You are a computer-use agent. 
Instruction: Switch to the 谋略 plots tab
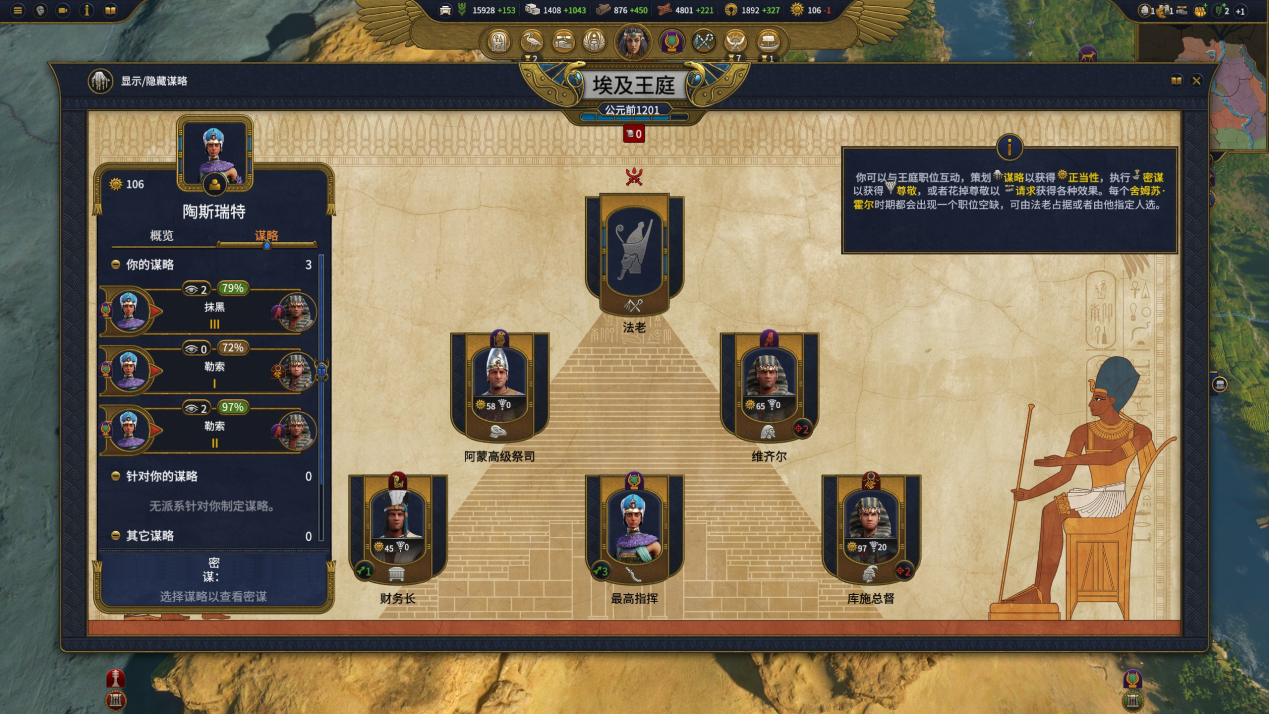click(x=267, y=236)
